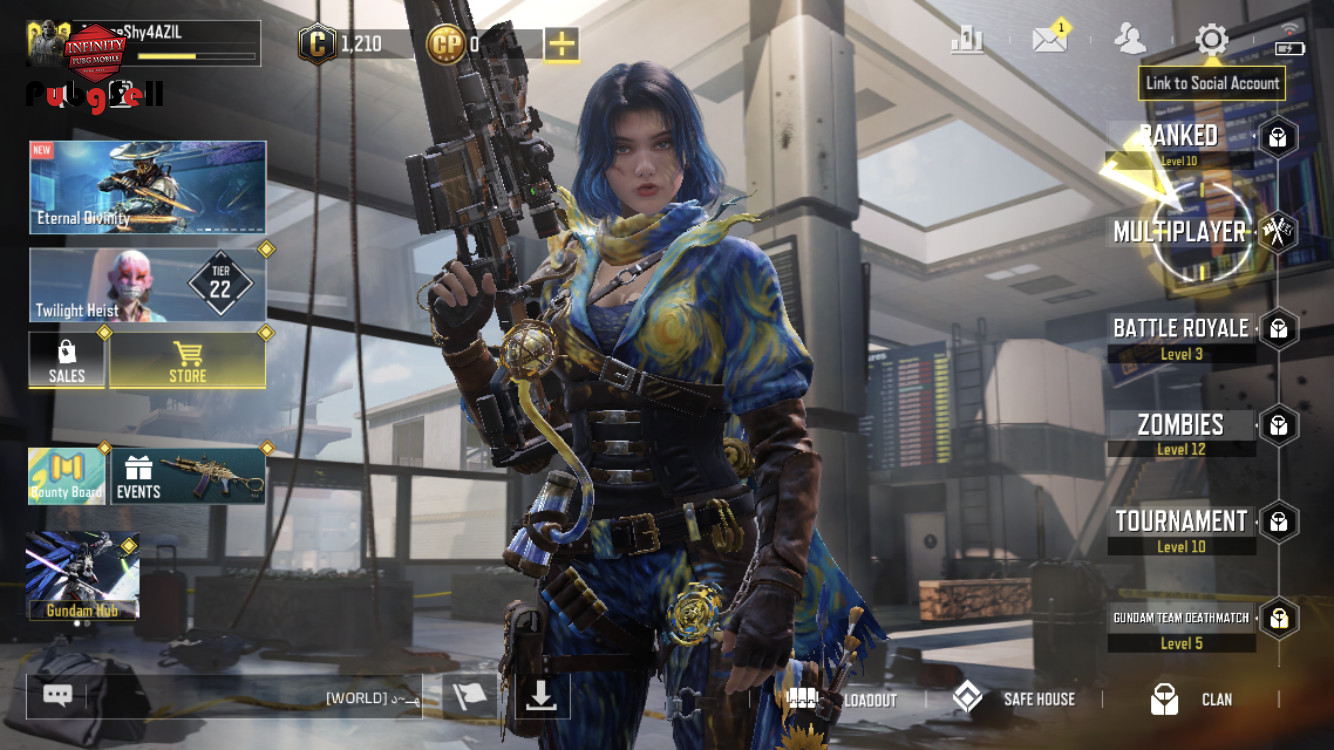Screen dimensions: 1334x750
Task: Visit the Gundam Hub
Action: (x=83, y=576)
